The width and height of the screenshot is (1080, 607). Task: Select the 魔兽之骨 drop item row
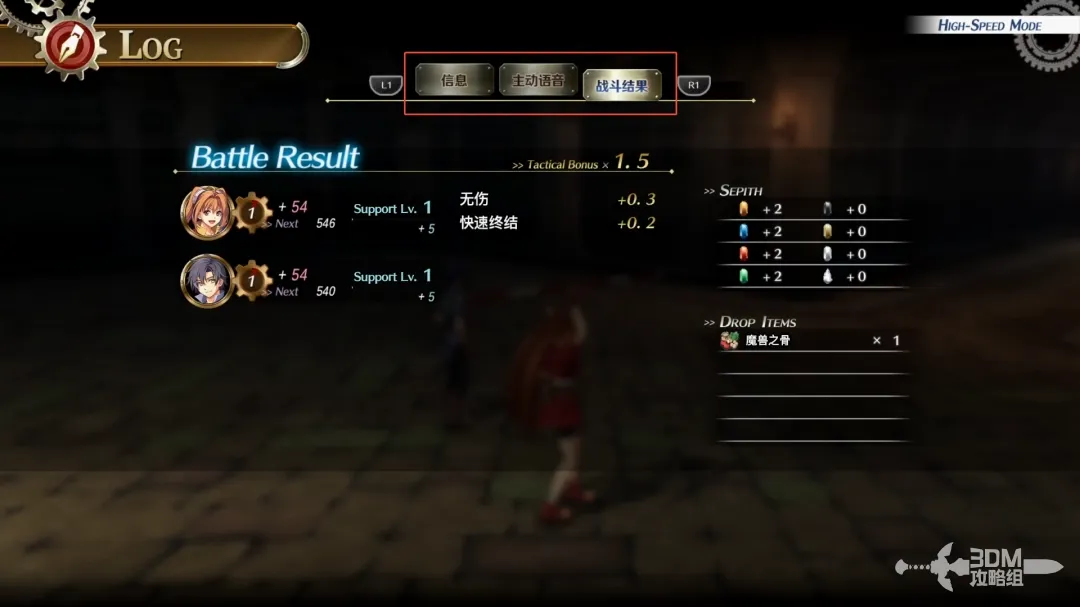pos(812,341)
